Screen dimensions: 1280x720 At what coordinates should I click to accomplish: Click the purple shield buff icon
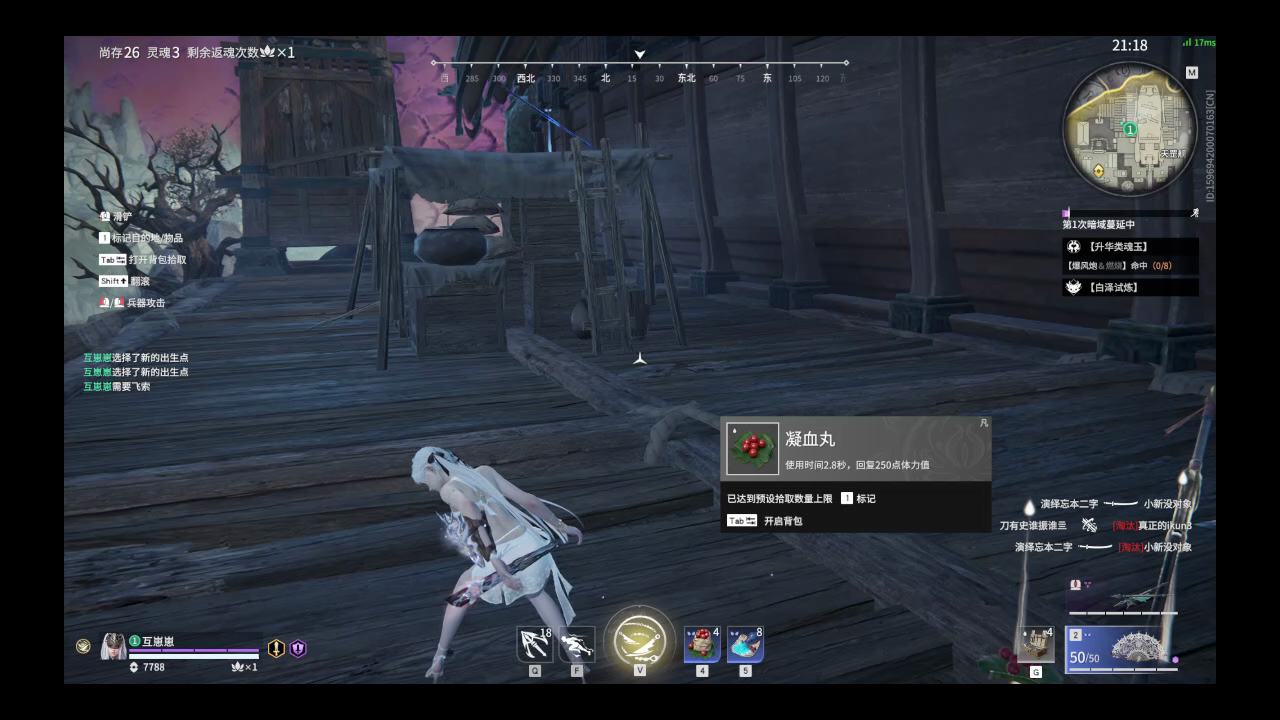[x=298, y=648]
